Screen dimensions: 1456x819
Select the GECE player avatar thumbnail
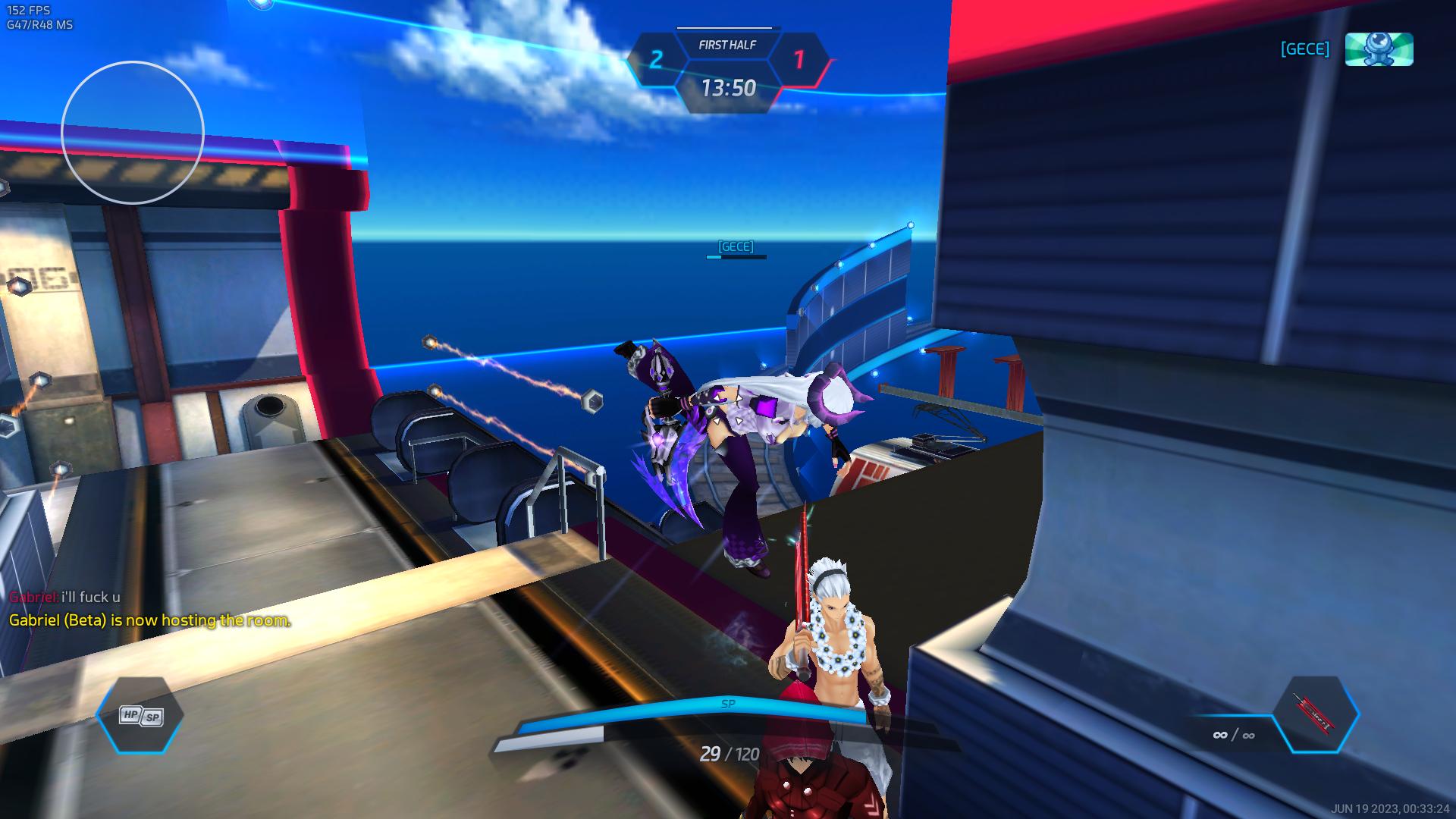[x=1379, y=49]
